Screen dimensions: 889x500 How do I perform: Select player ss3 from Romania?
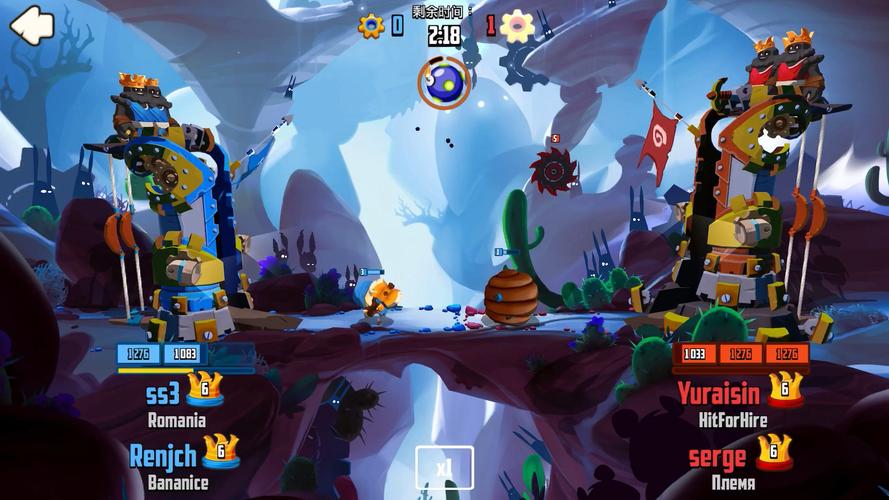coord(163,392)
